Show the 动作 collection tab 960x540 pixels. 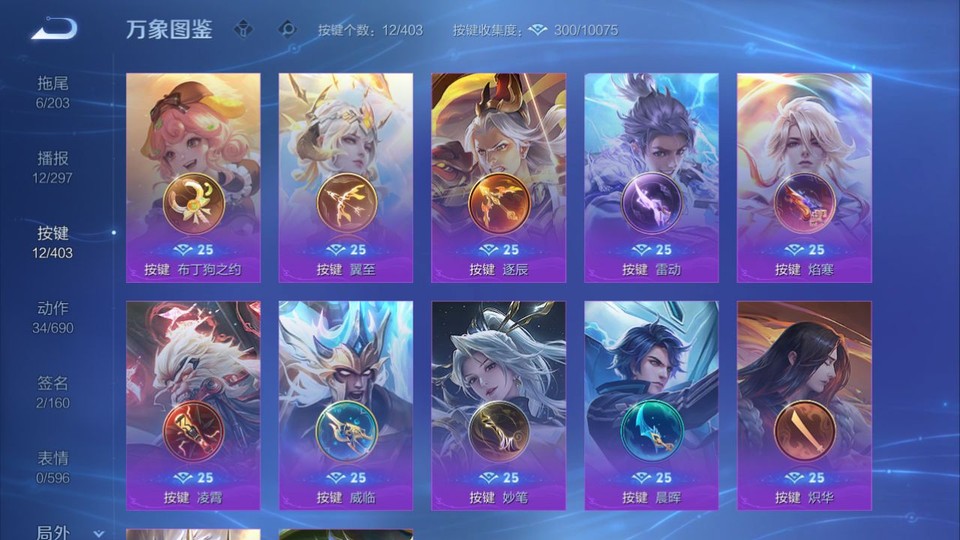pos(53,316)
